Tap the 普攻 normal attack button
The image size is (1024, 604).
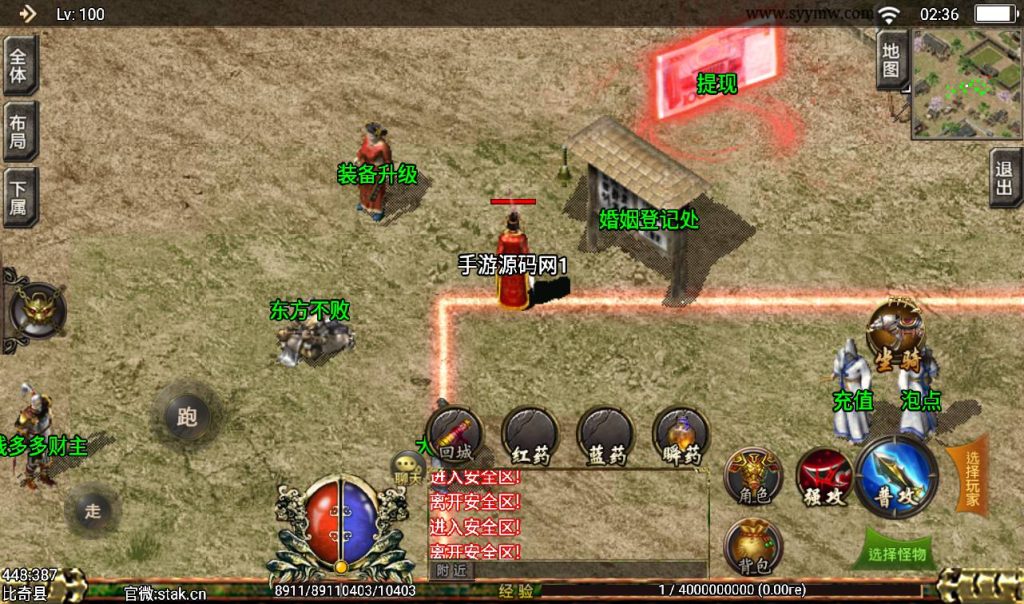pos(897,477)
